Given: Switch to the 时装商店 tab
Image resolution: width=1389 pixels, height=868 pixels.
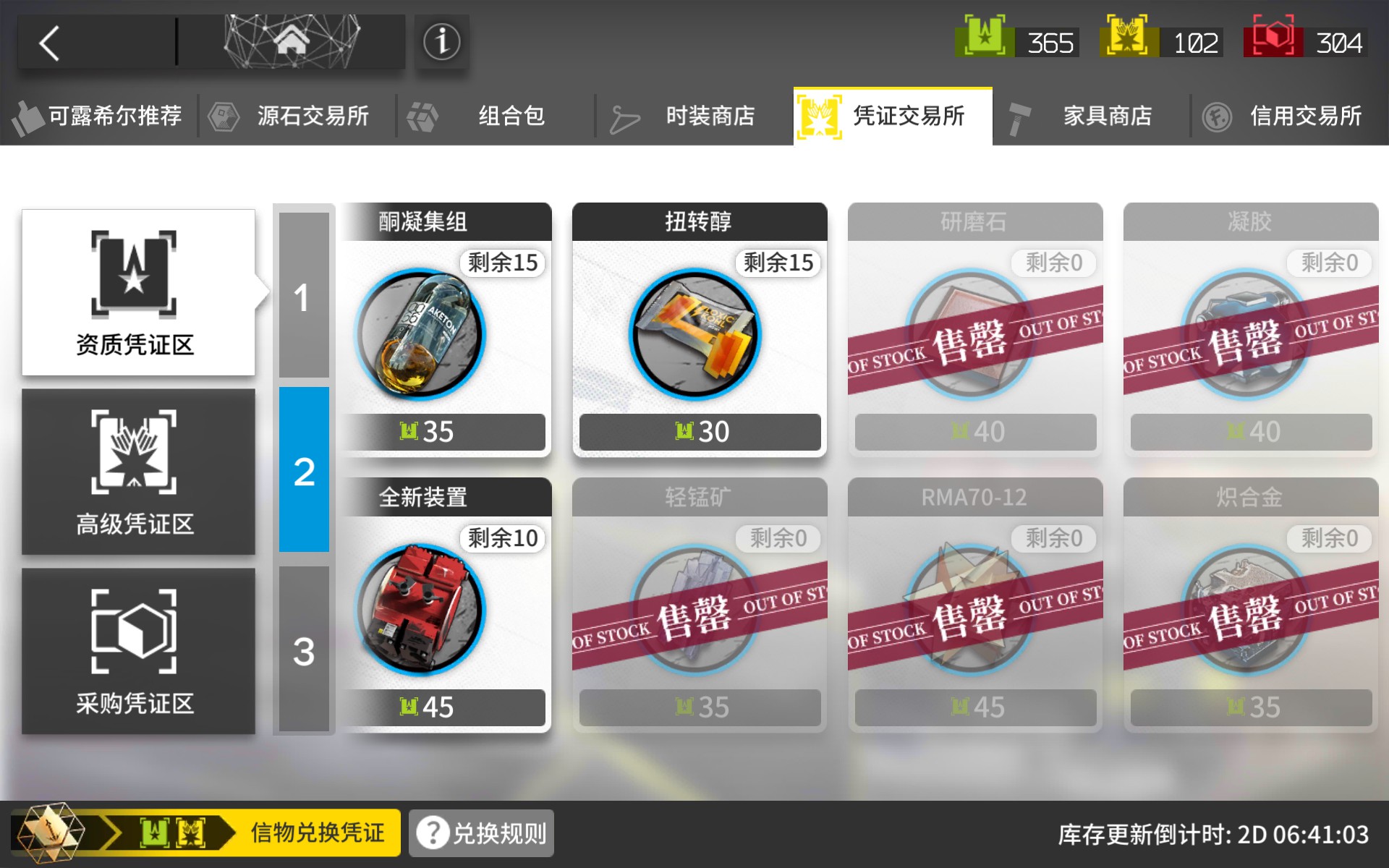Looking at the screenshot, I should click(709, 116).
